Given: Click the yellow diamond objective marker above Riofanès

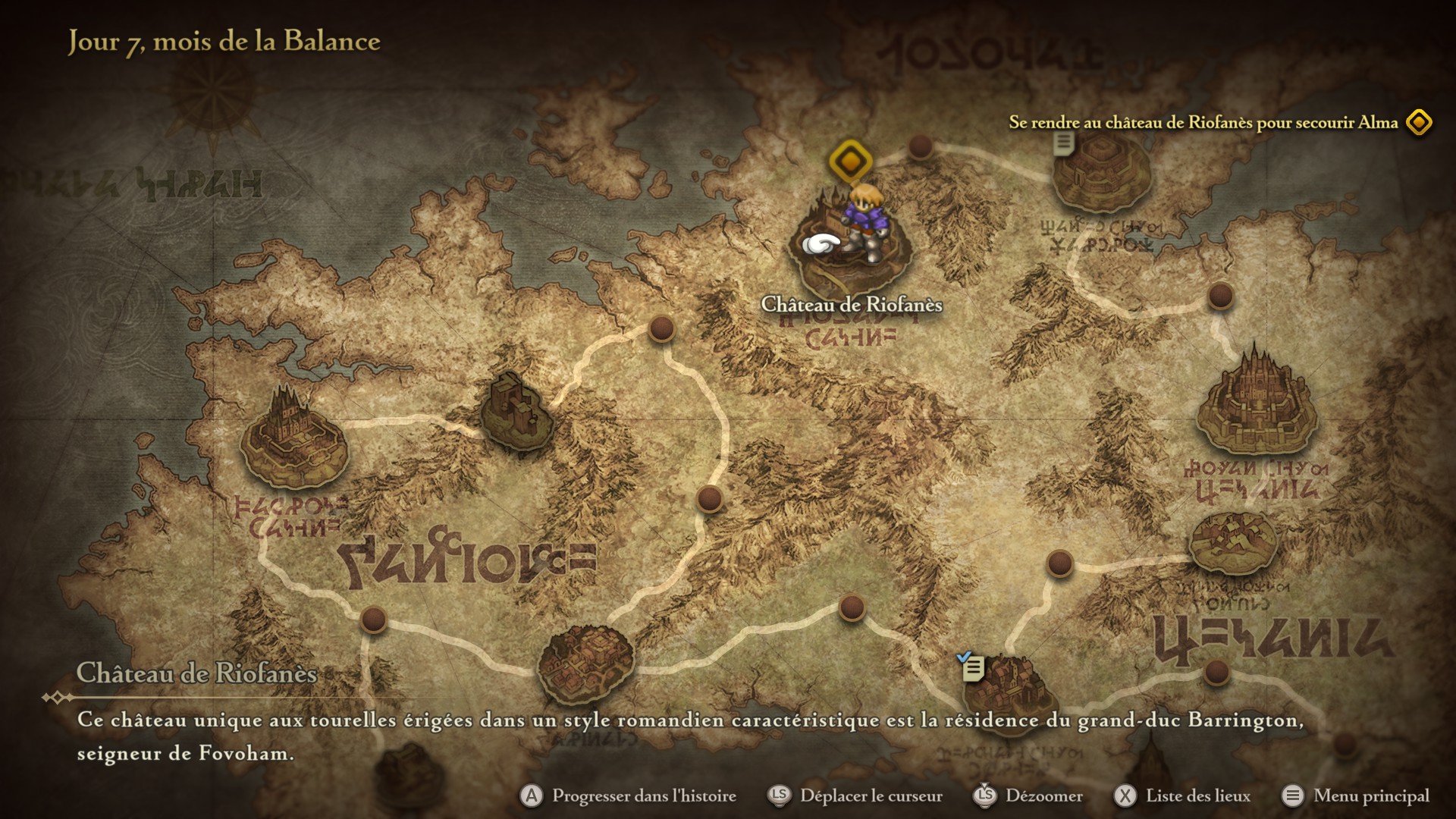Looking at the screenshot, I should tap(850, 161).
